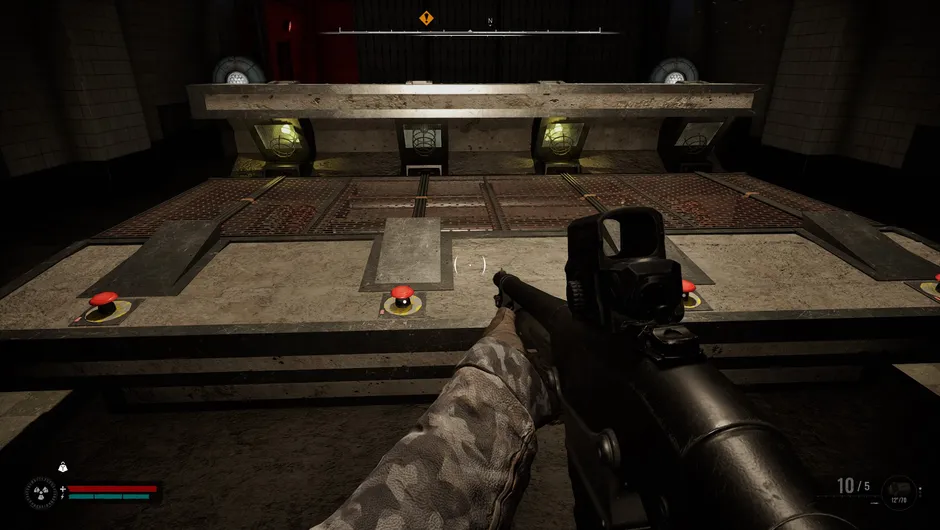Click the circular equipped item icon
The height and width of the screenshot is (530, 940).
coord(899,492)
